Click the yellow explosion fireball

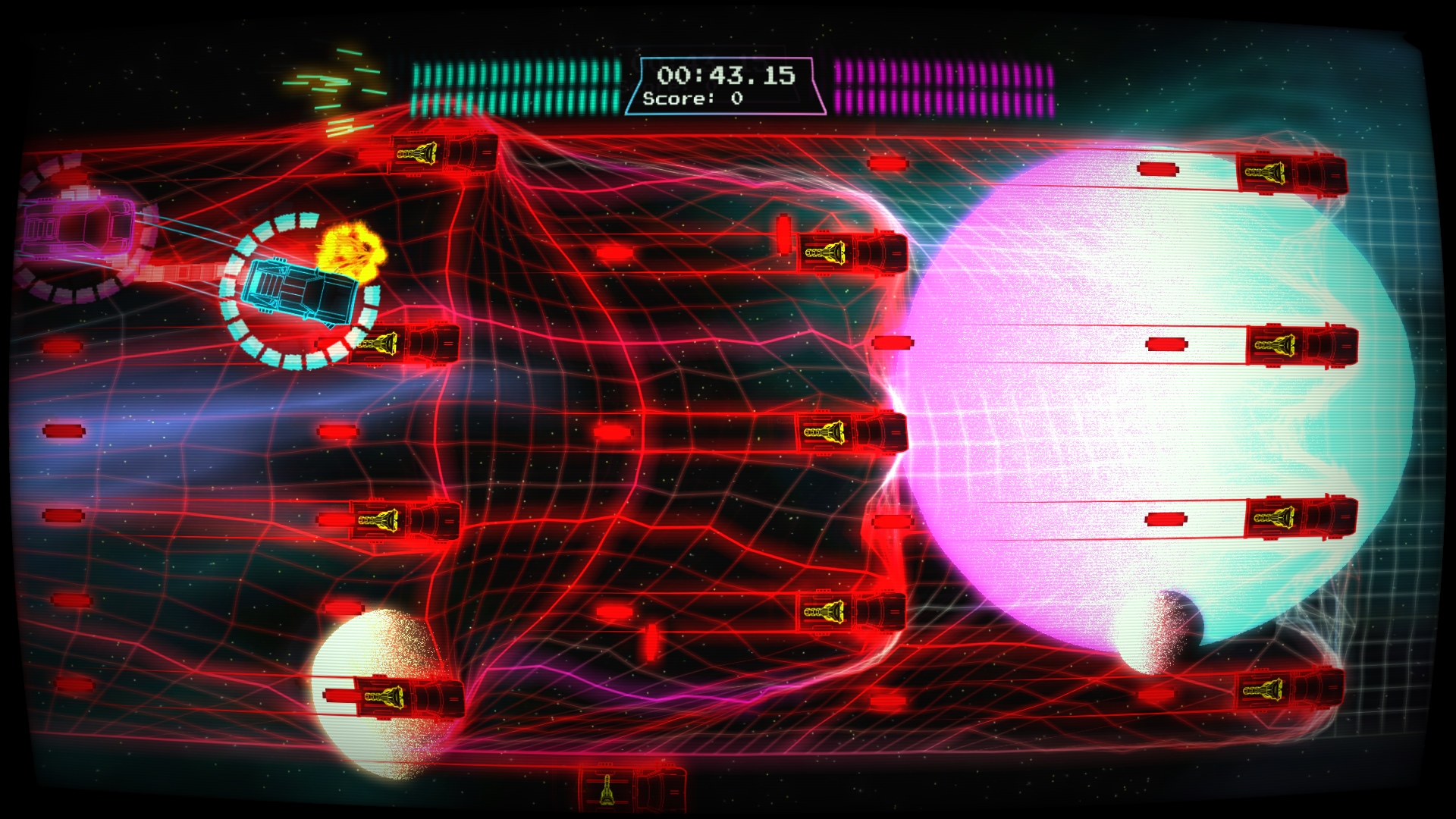tap(350, 250)
